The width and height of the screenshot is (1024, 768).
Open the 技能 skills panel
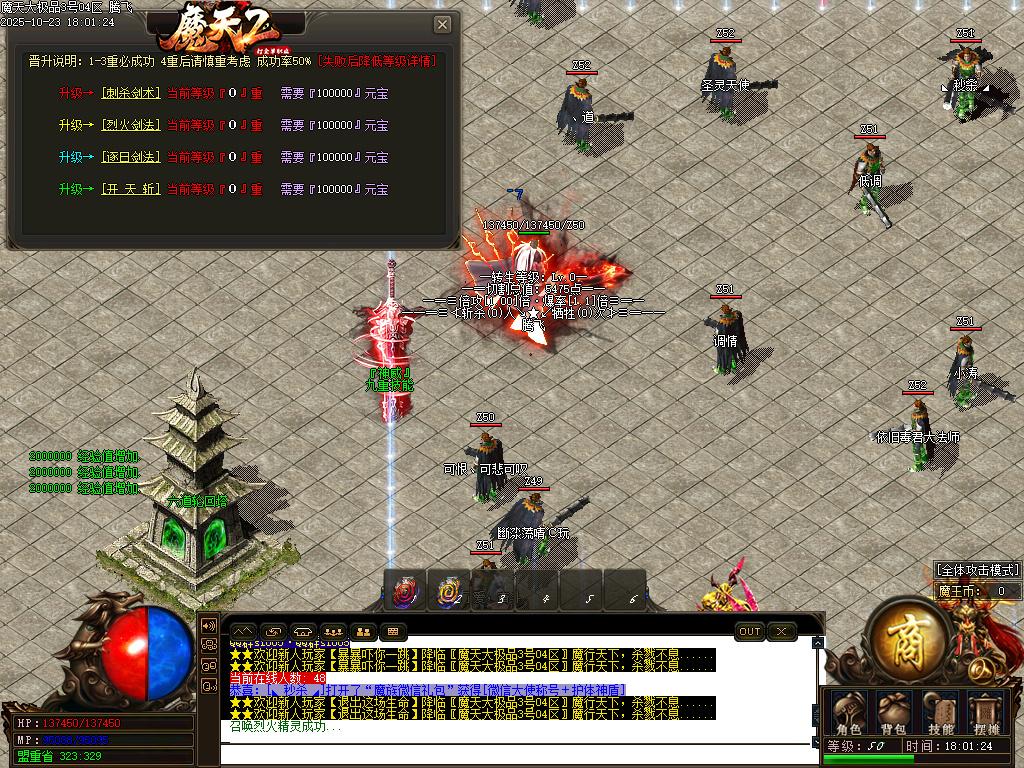pyautogui.click(x=940, y=711)
